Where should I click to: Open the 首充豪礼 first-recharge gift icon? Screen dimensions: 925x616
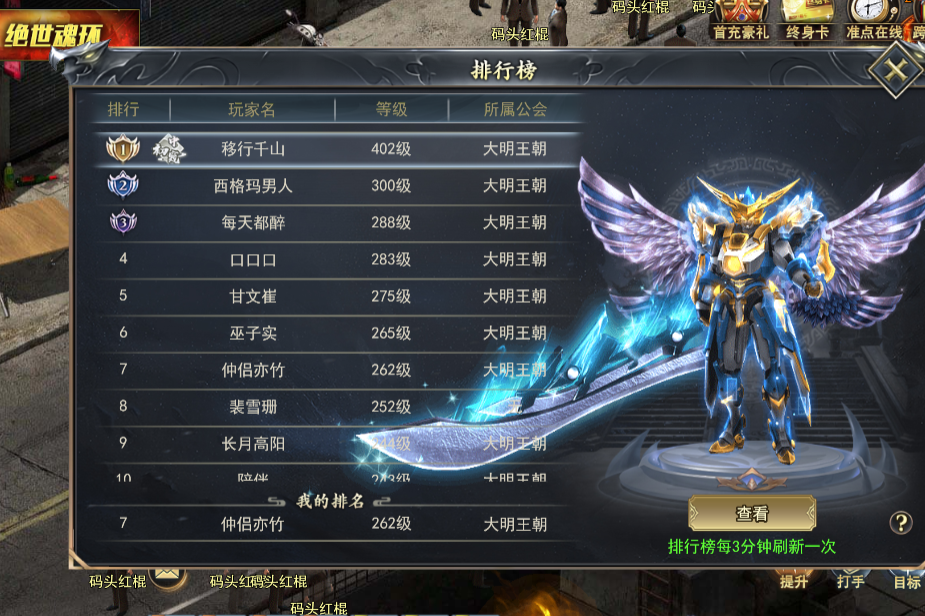point(741,19)
